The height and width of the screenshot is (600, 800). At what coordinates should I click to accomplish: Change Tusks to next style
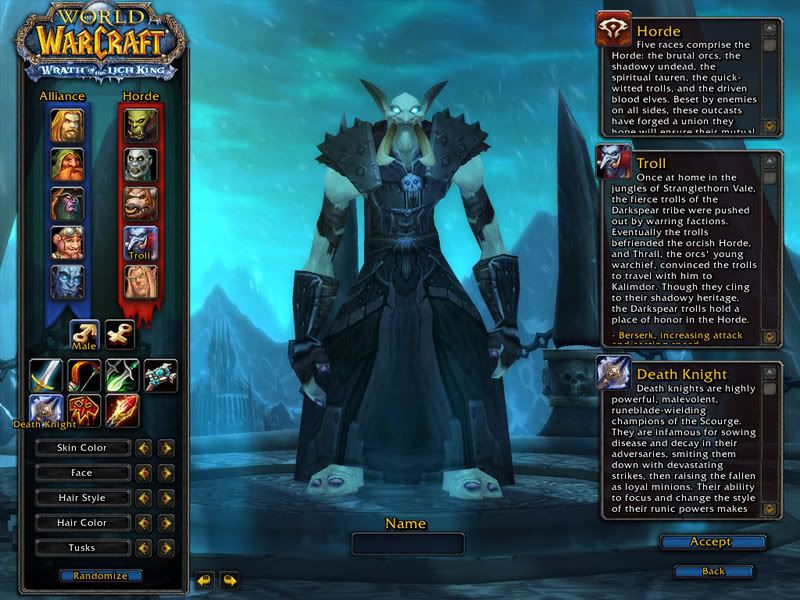(166, 548)
